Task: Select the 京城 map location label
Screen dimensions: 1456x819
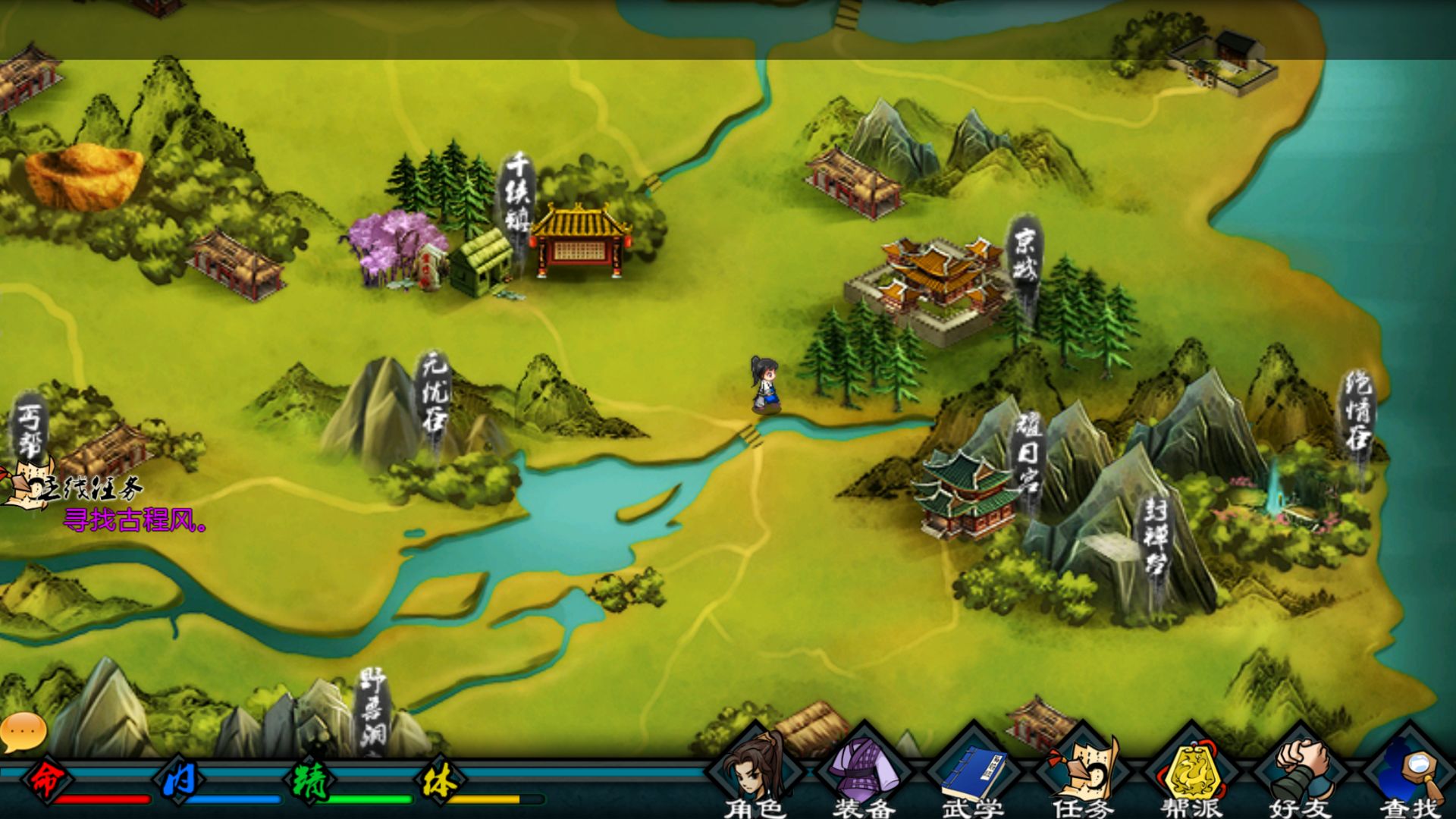Action: [1025, 256]
